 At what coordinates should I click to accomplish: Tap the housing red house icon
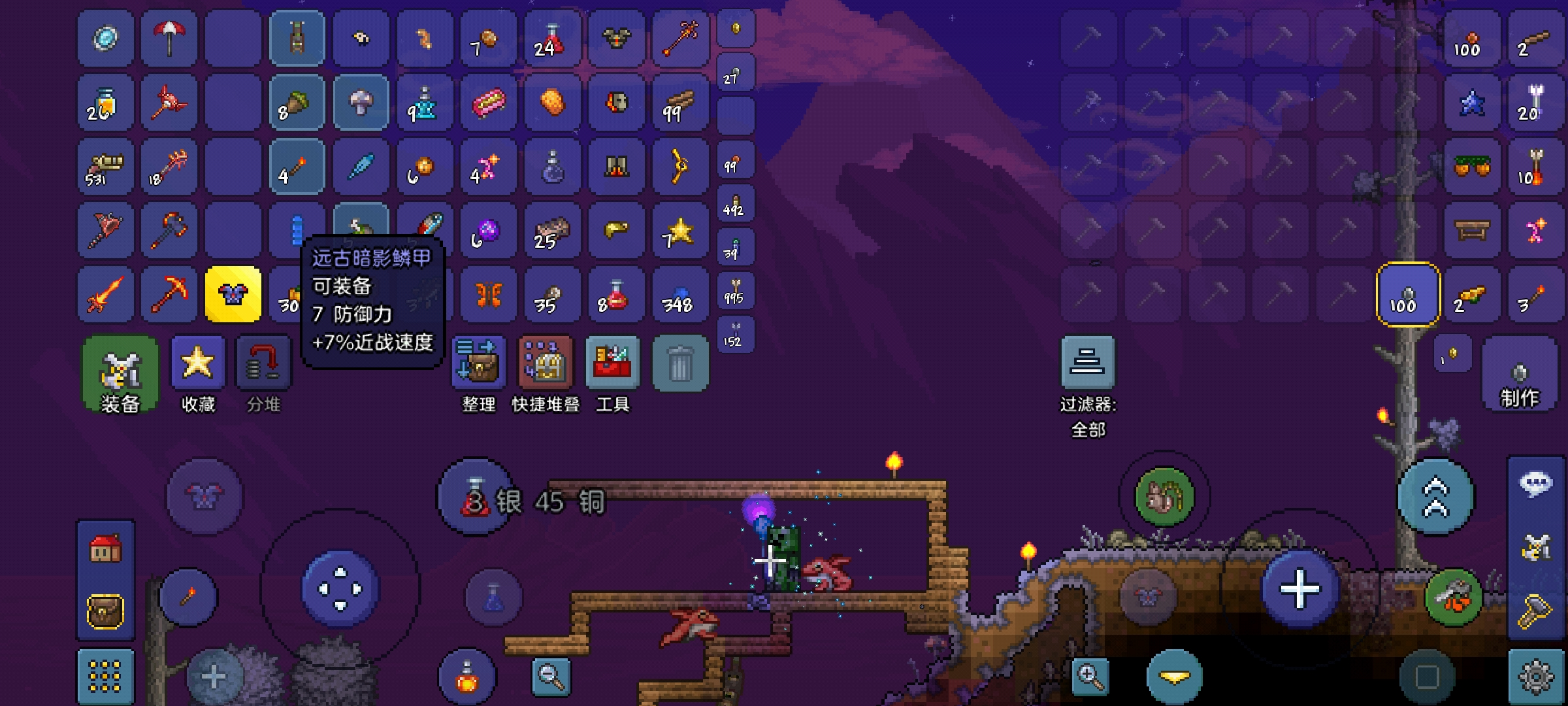pos(105,550)
